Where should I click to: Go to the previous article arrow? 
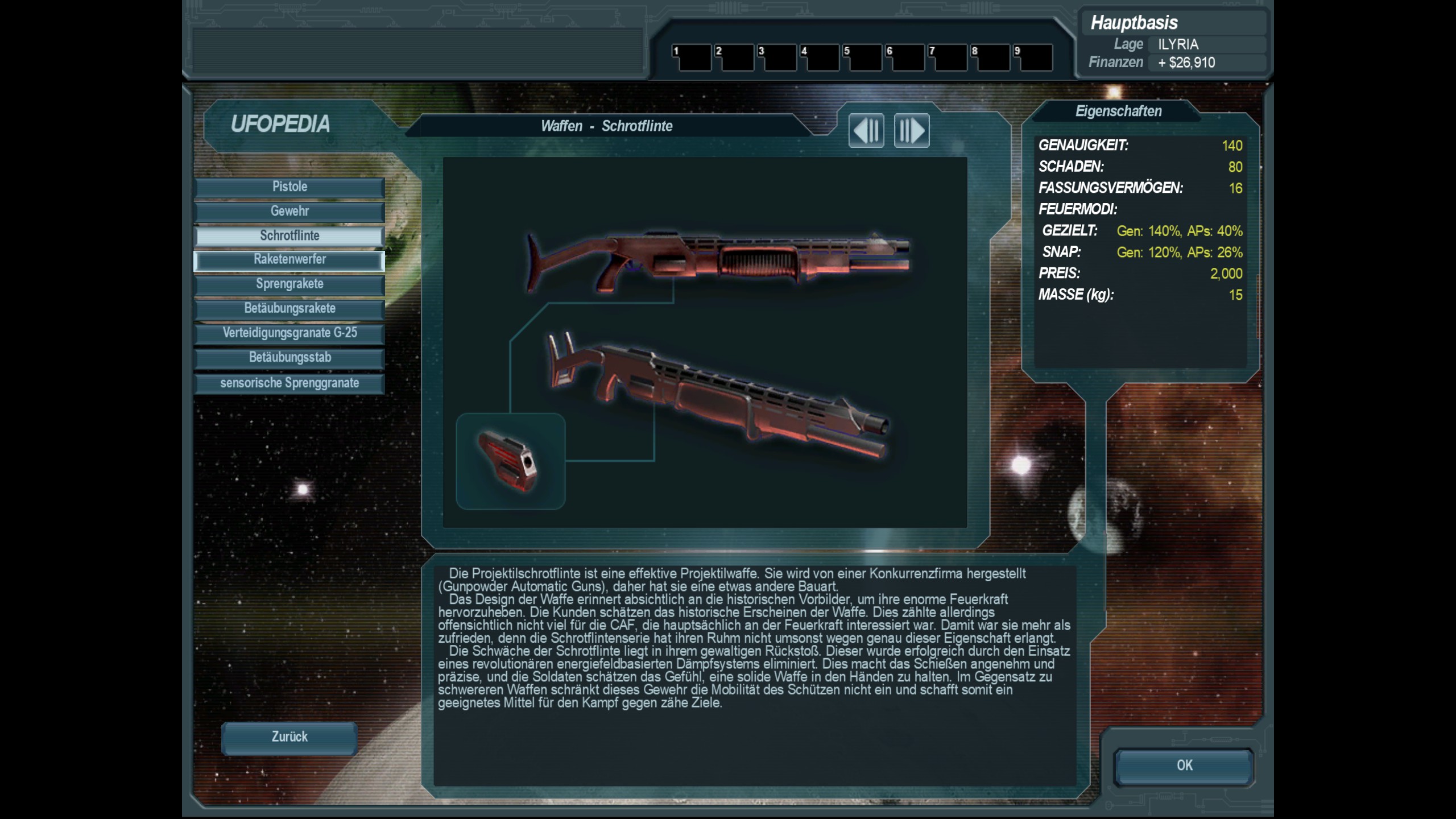[x=866, y=131]
